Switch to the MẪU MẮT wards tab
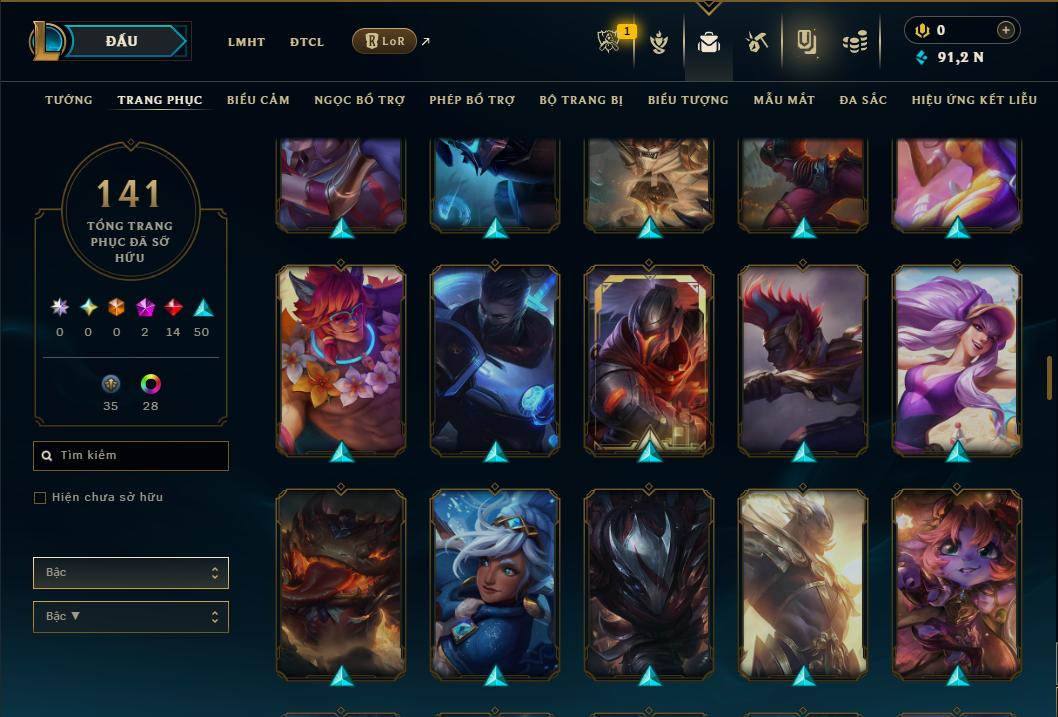The width and height of the screenshot is (1058, 717). [784, 100]
